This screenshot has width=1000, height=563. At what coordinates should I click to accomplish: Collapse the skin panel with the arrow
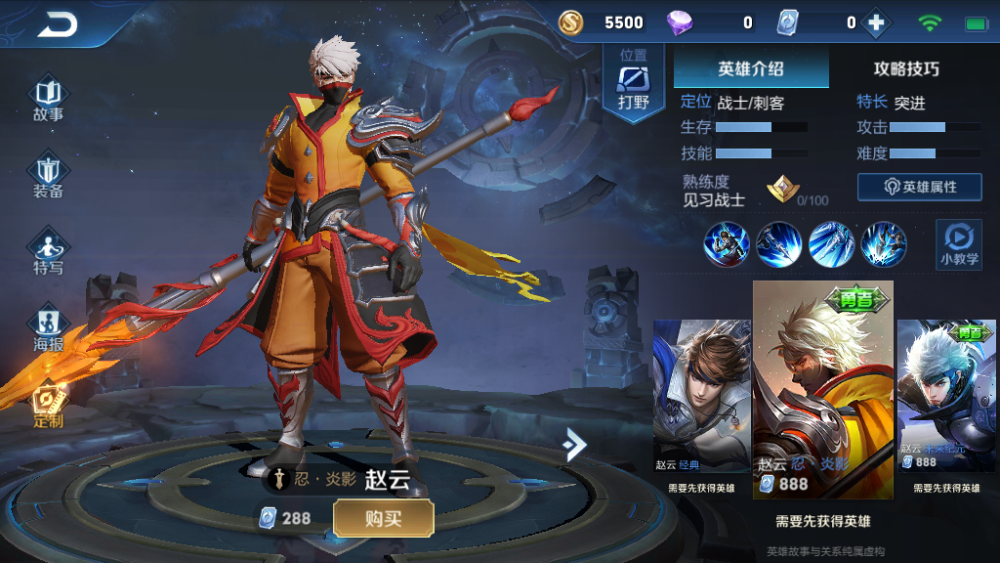pos(574,444)
